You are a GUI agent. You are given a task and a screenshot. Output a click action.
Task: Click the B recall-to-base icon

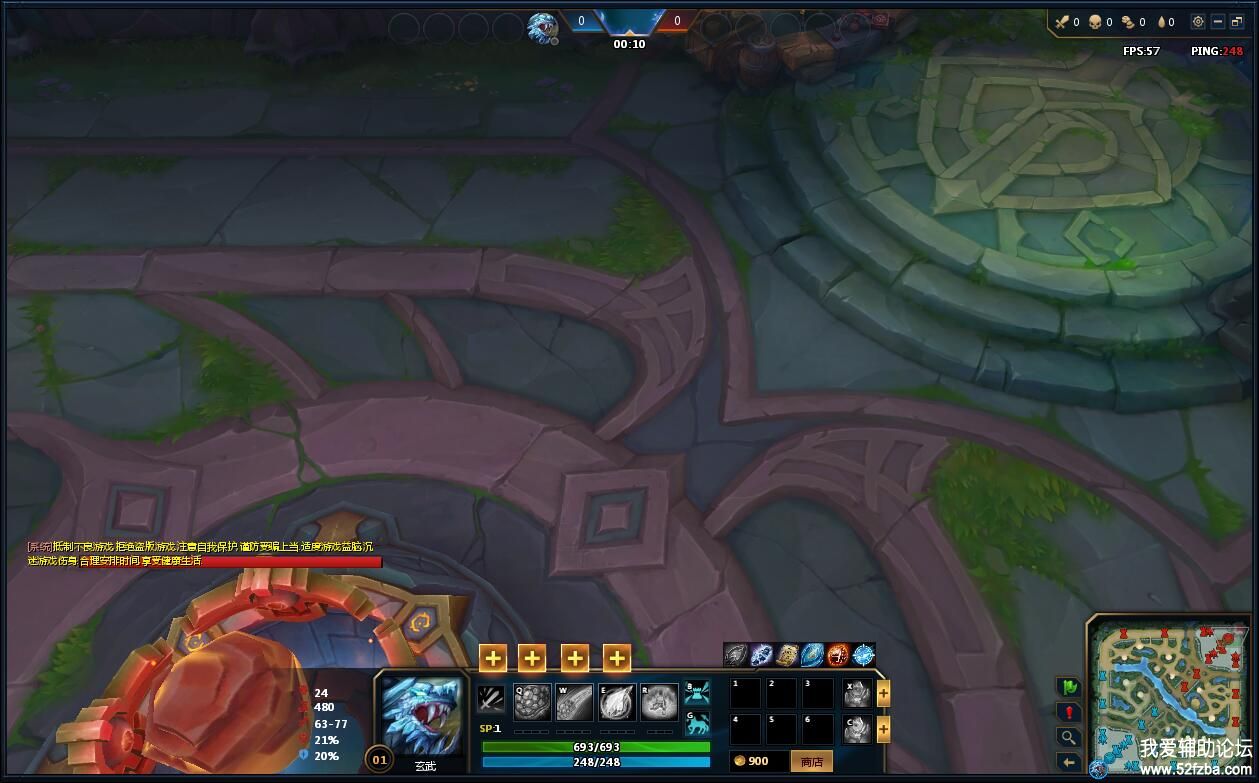[x=697, y=692]
